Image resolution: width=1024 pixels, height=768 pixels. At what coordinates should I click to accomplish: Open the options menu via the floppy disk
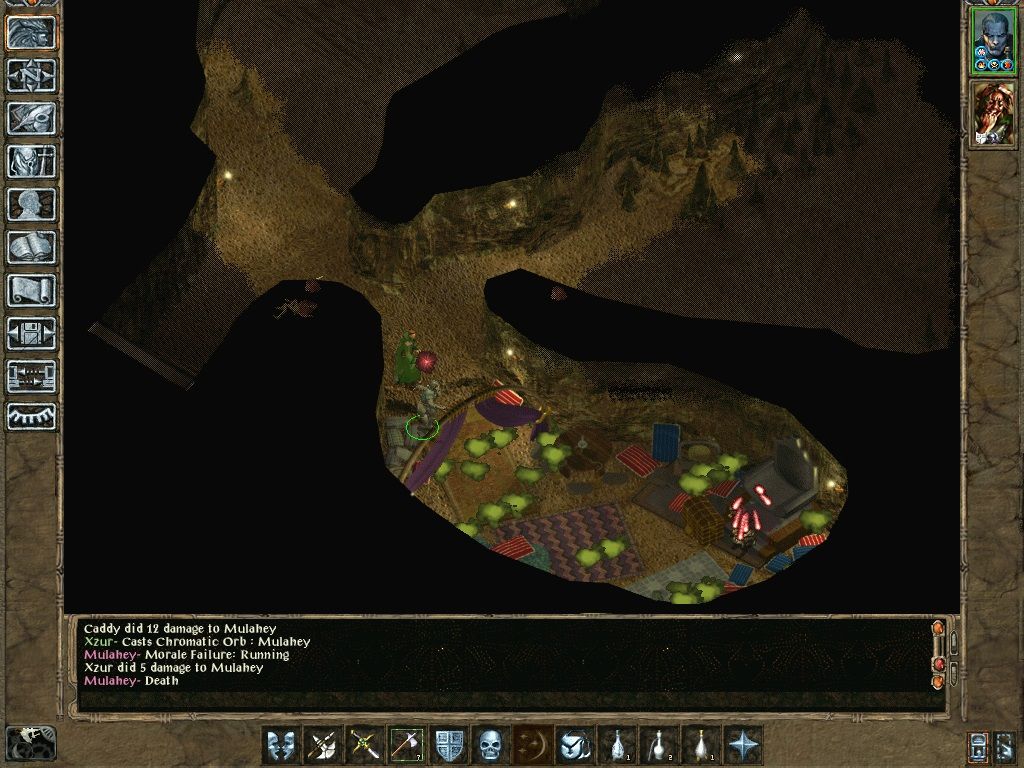point(31,333)
